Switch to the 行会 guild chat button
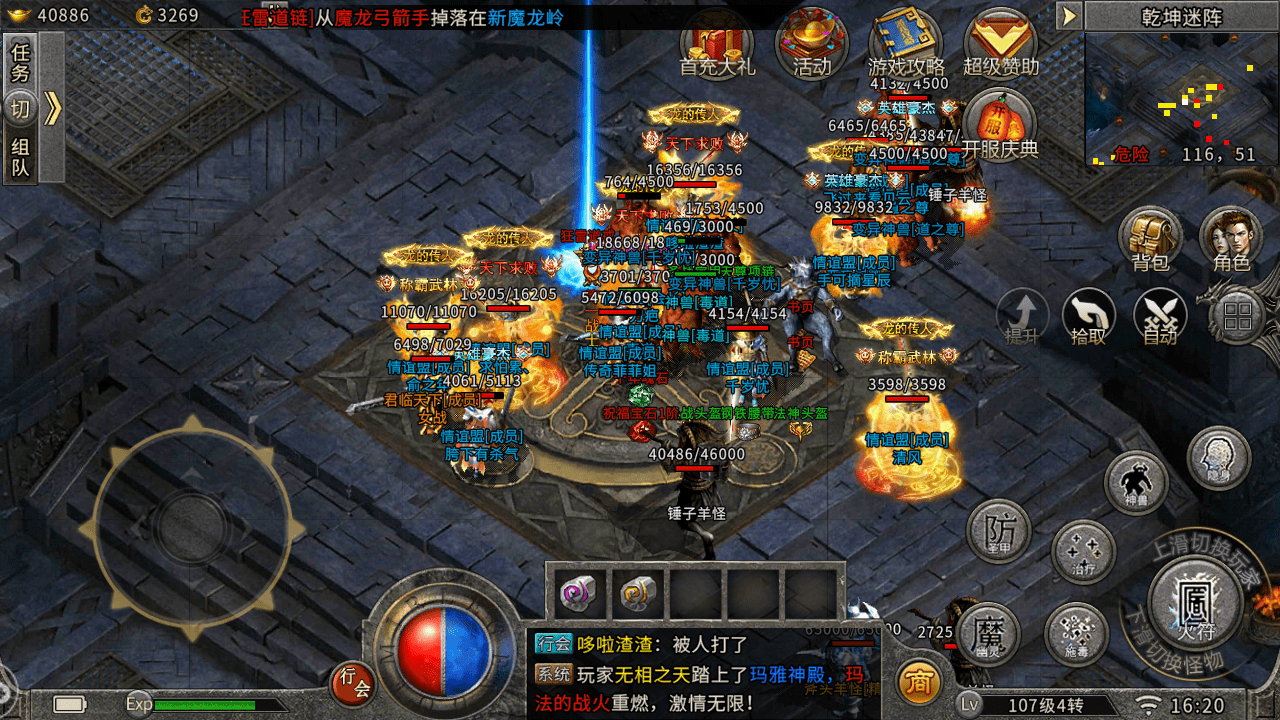1280x720 pixels. click(x=355, y=683)
